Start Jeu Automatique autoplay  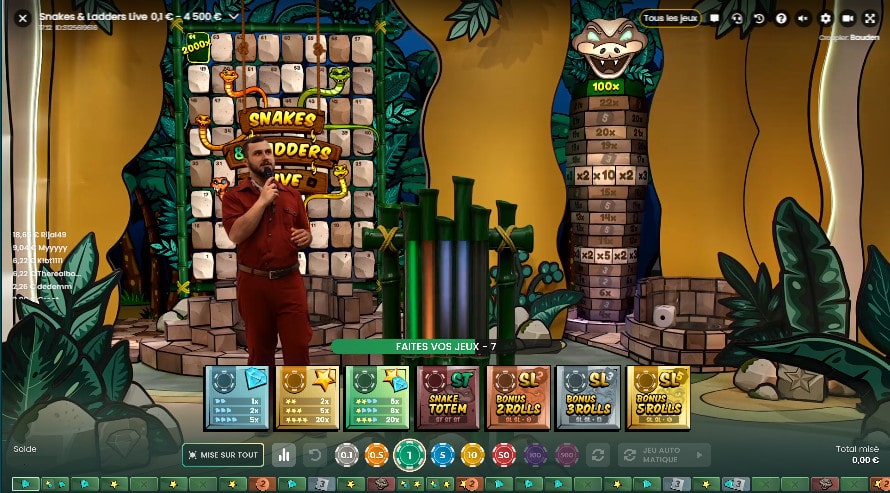point(664,455)
